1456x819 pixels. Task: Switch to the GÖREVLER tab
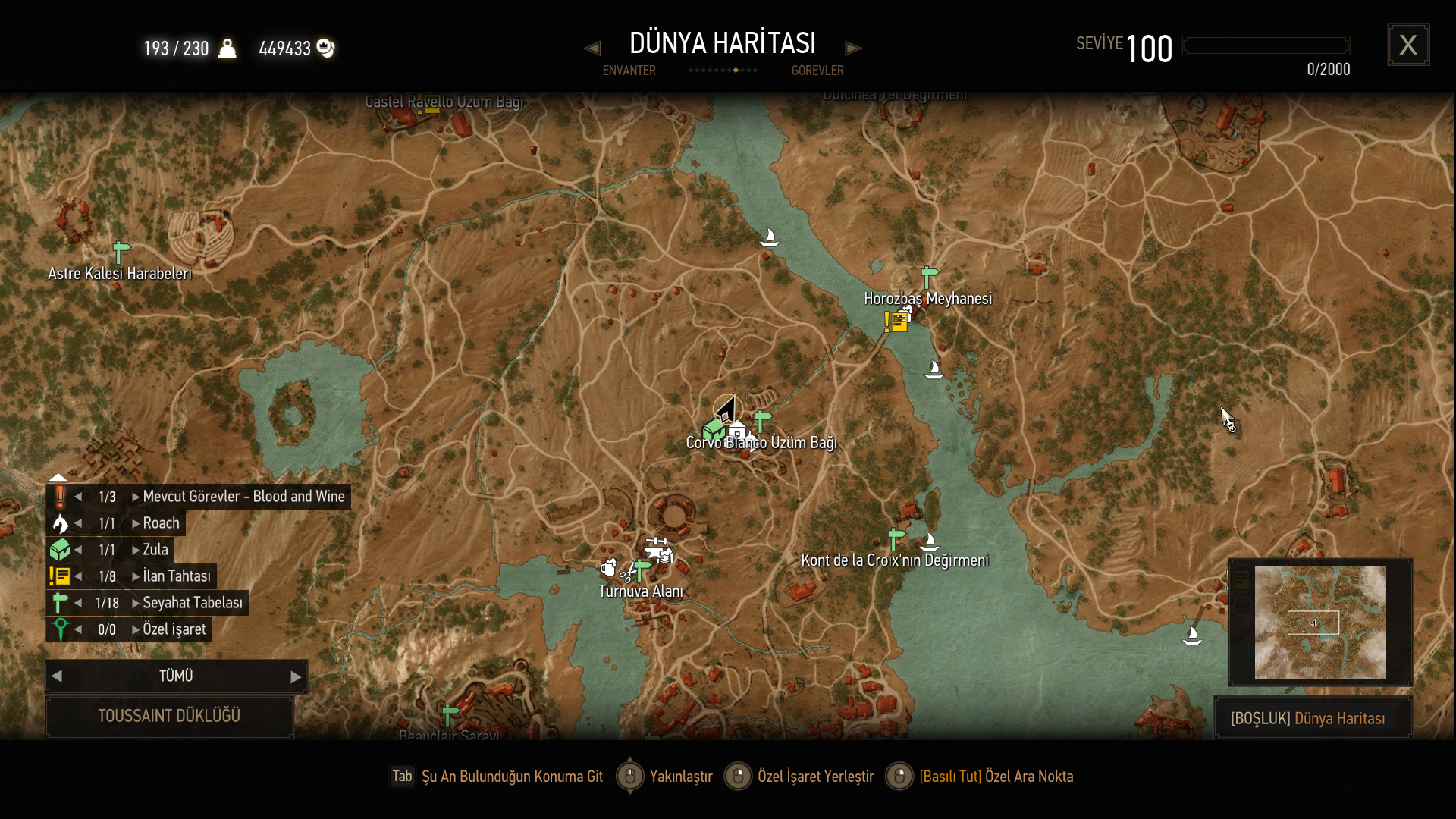tap(817, 71)
